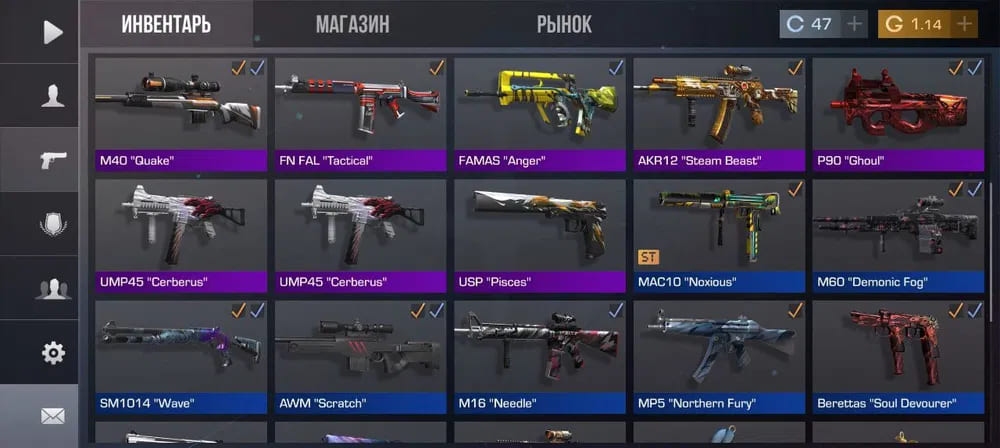Pick the FAMAS "Anger" skin

[539, 113]
